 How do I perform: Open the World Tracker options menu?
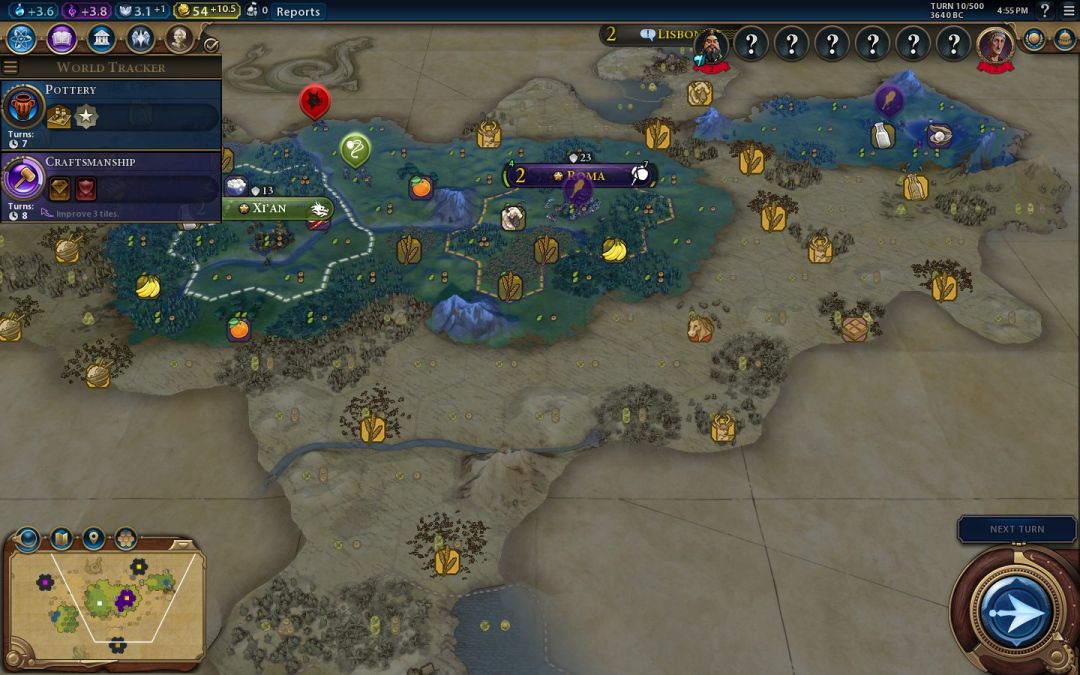coord(11,67)
